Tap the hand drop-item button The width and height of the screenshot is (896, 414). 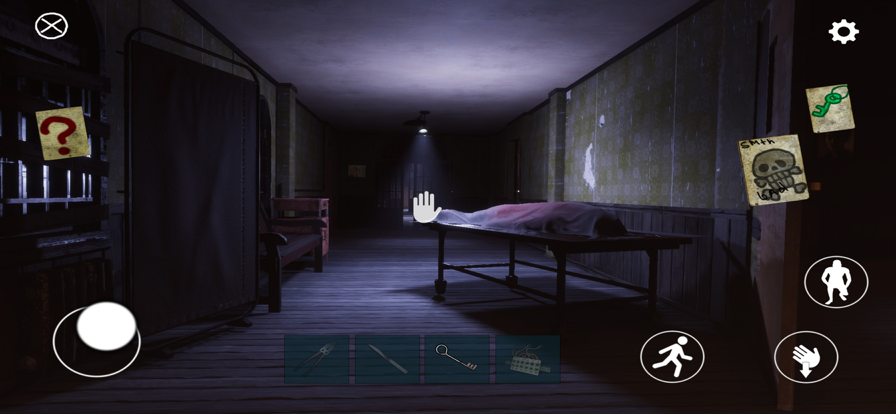pyautogui.click(x=806, y=357)
